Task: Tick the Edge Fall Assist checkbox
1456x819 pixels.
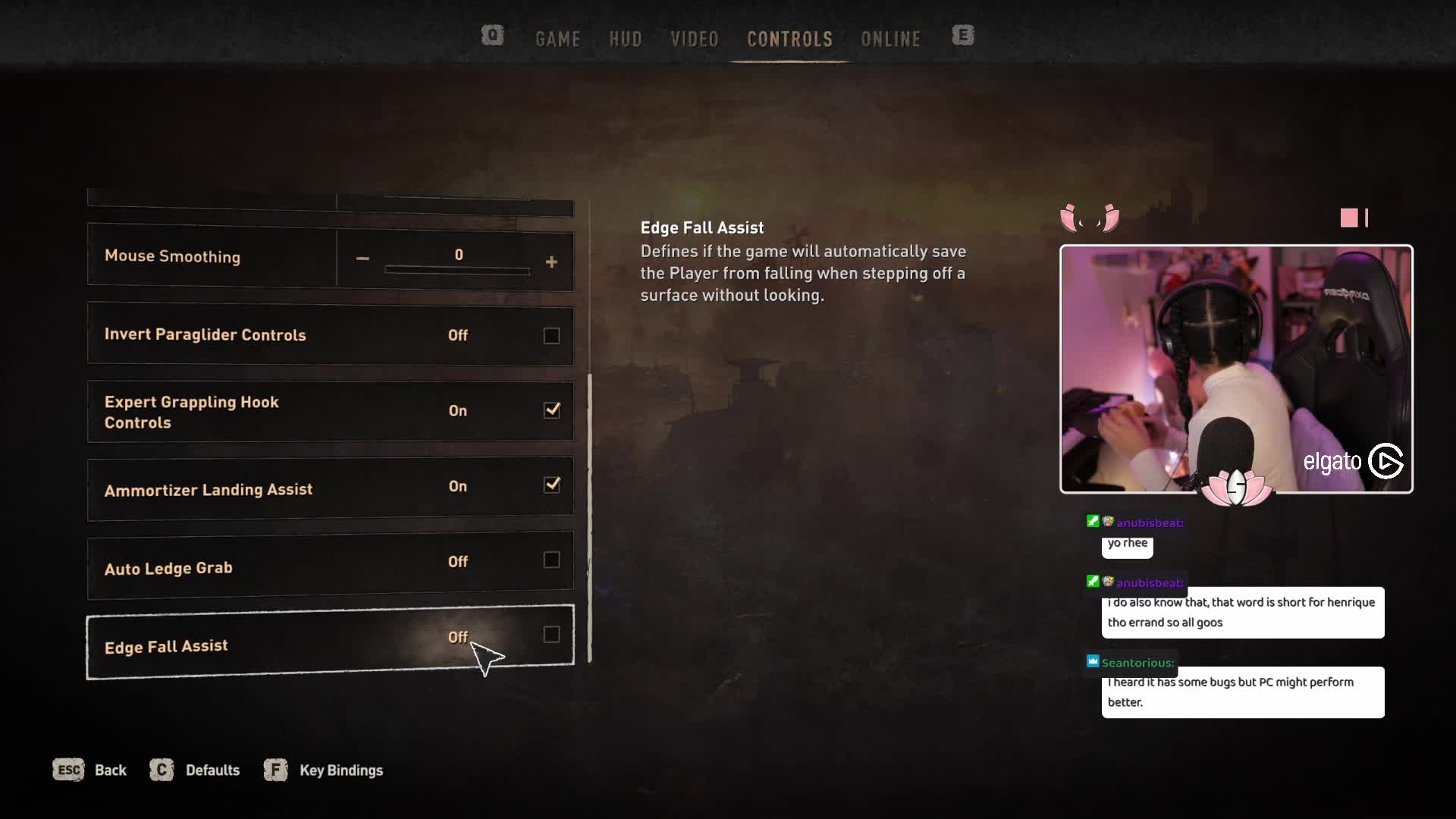Action: point(551,635)
